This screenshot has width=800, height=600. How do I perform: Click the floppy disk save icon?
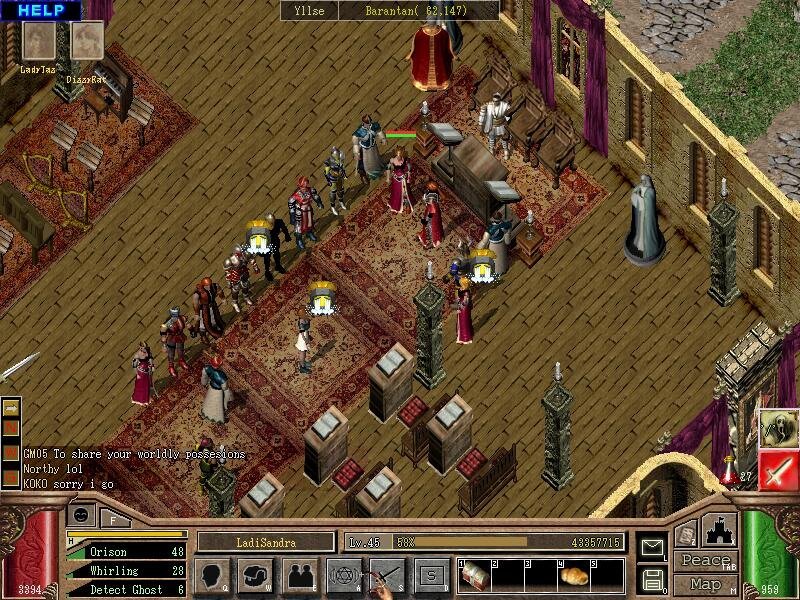point(654,578)
